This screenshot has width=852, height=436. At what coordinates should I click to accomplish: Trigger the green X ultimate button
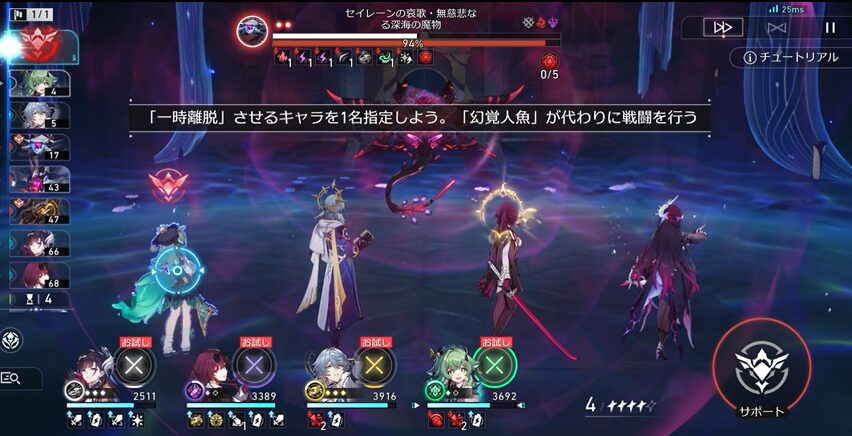pos(494,366)
